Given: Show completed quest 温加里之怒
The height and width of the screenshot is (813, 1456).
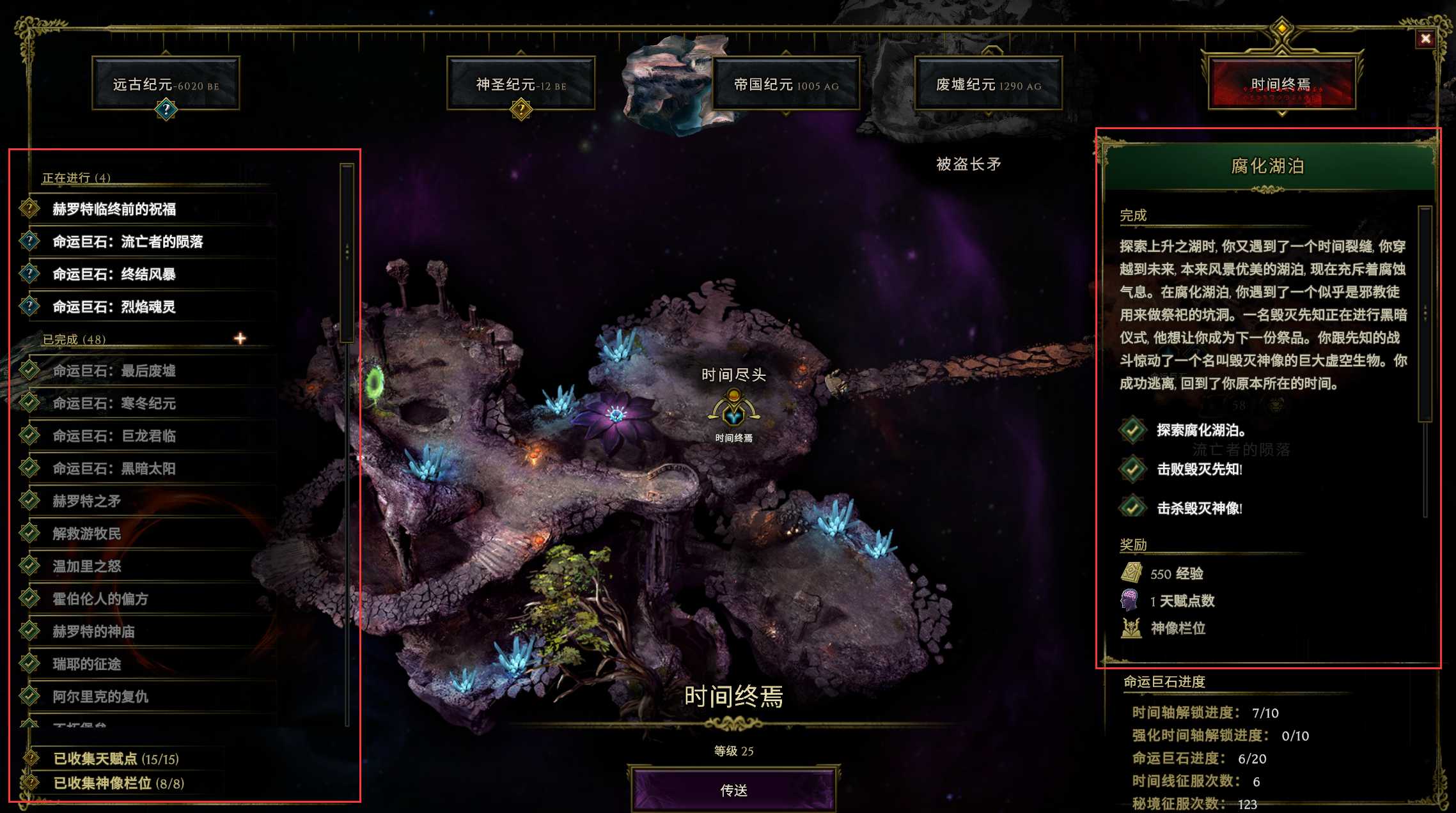Looking at the screenshot, I should [87, 566].
